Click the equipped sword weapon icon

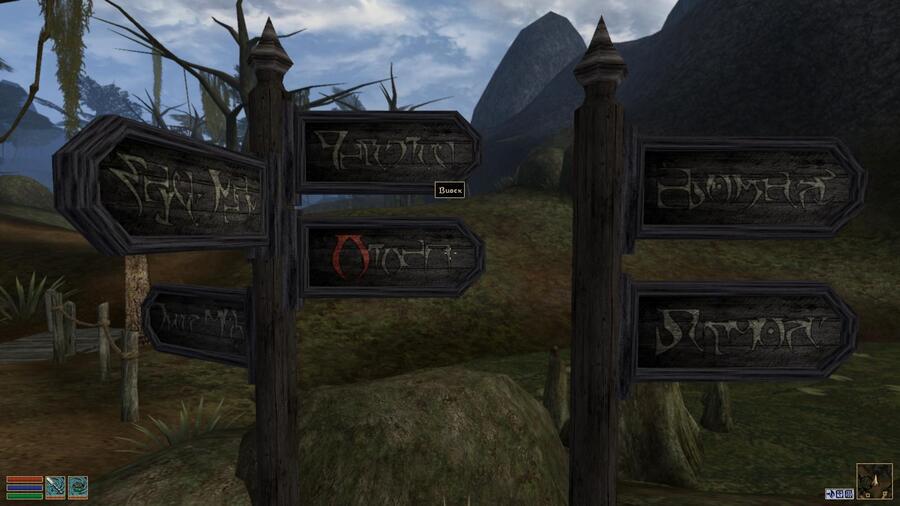coord(55,487)
